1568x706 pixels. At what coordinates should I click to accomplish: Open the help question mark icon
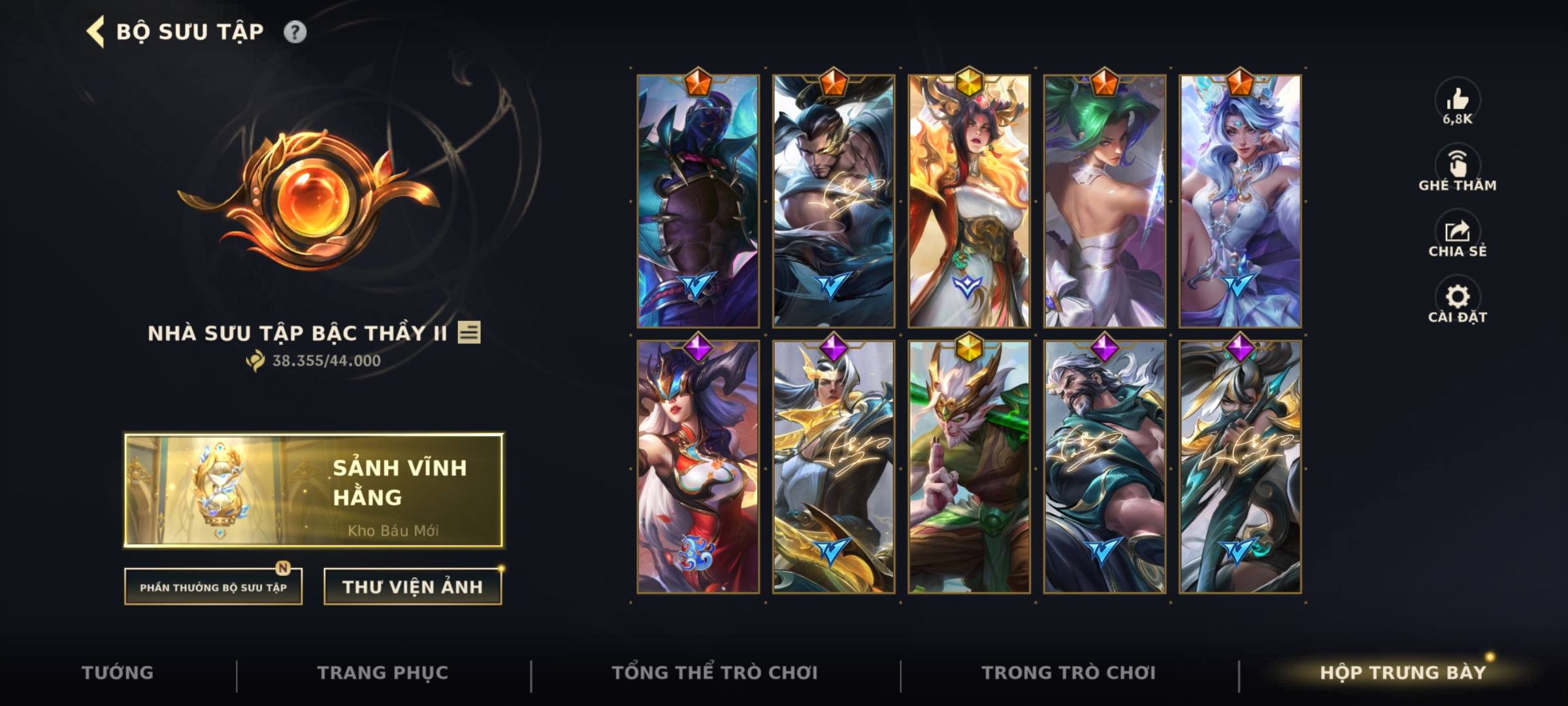[297, 30]
